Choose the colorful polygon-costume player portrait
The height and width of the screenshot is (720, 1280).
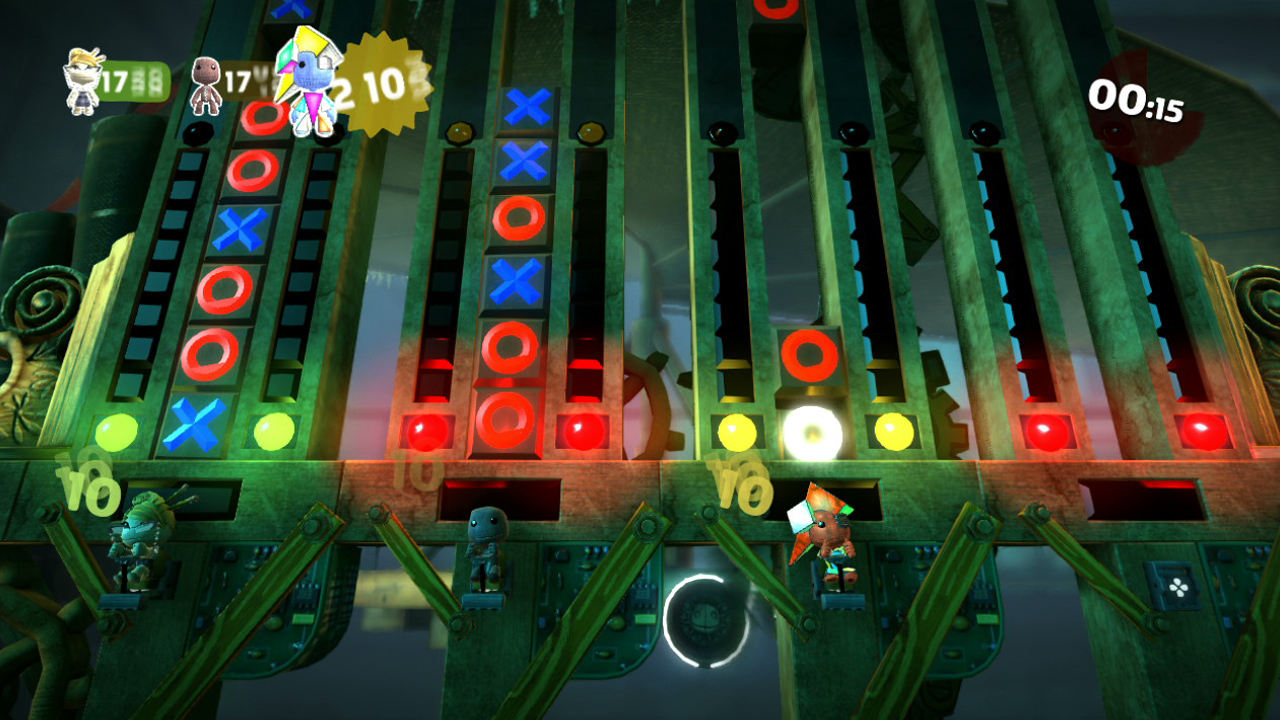(308, 82)
